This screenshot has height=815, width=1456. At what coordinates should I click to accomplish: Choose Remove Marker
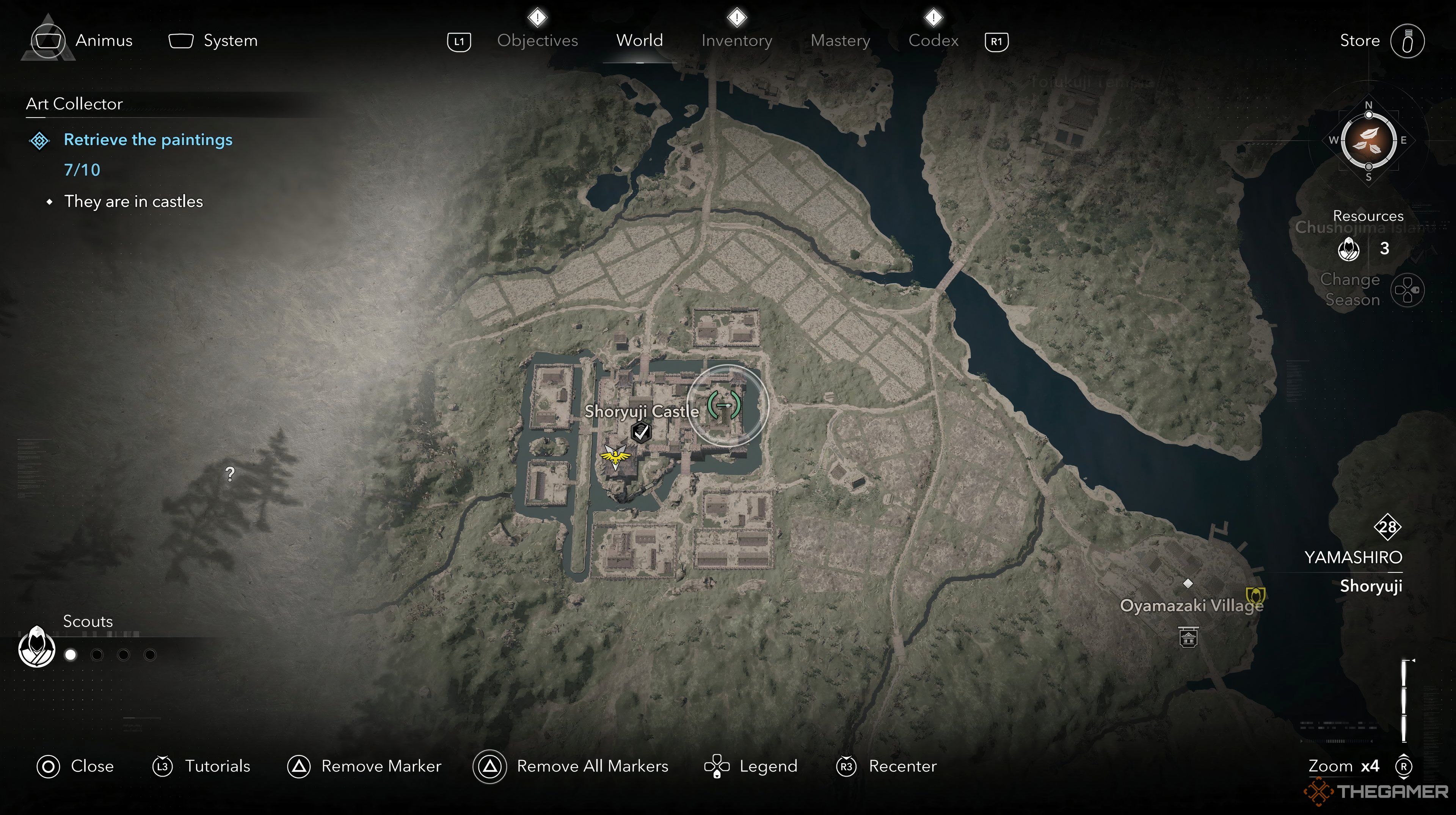380,766
